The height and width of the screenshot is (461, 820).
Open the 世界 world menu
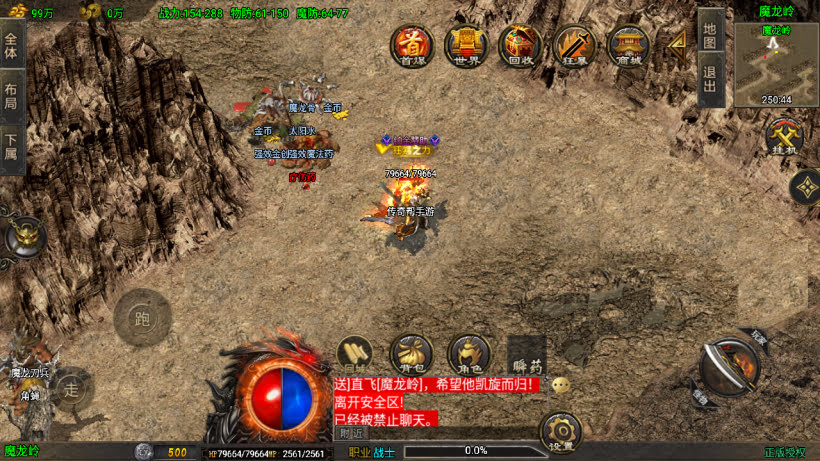point(465,45)
